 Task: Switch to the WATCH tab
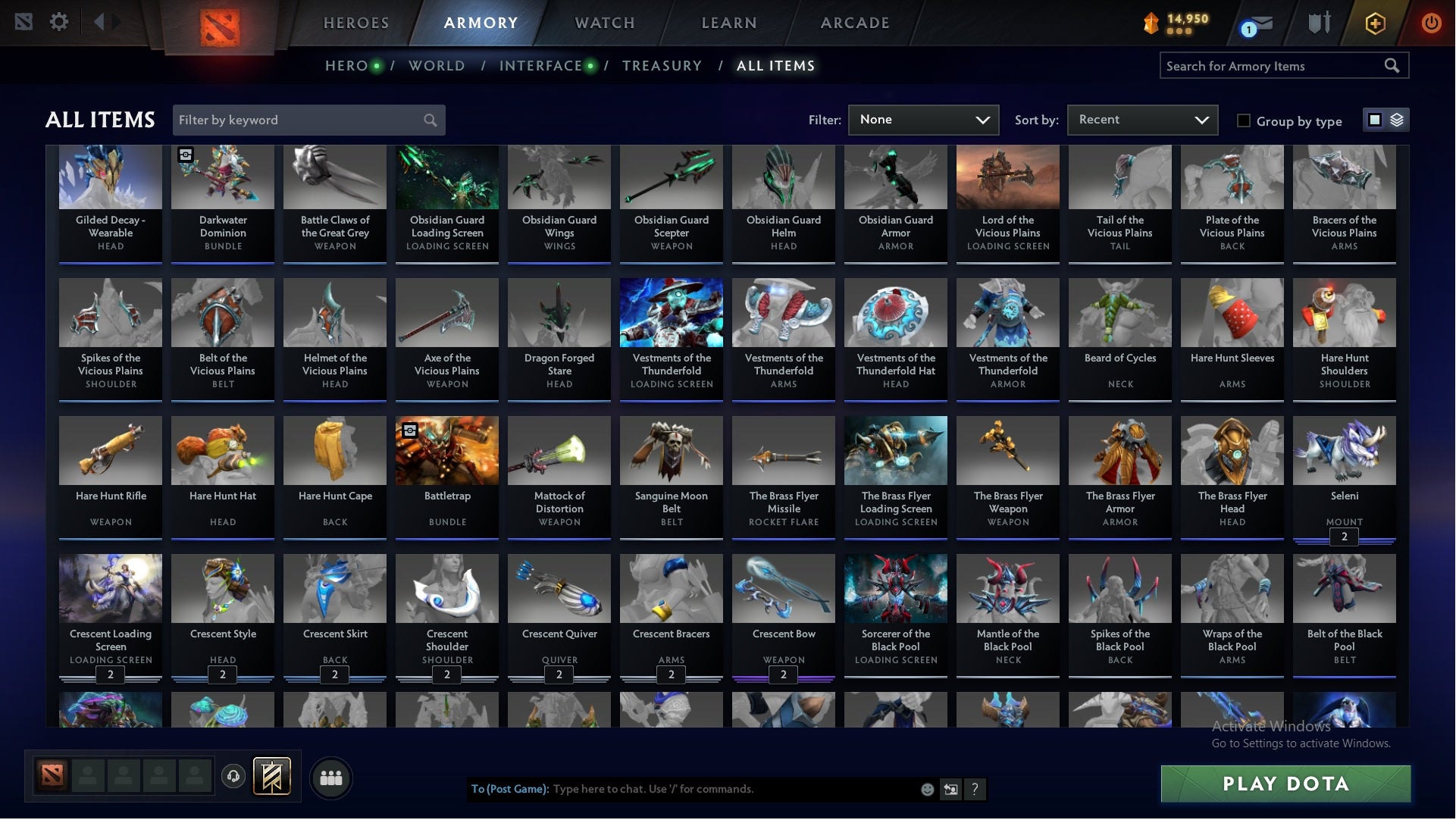point(604,23)
